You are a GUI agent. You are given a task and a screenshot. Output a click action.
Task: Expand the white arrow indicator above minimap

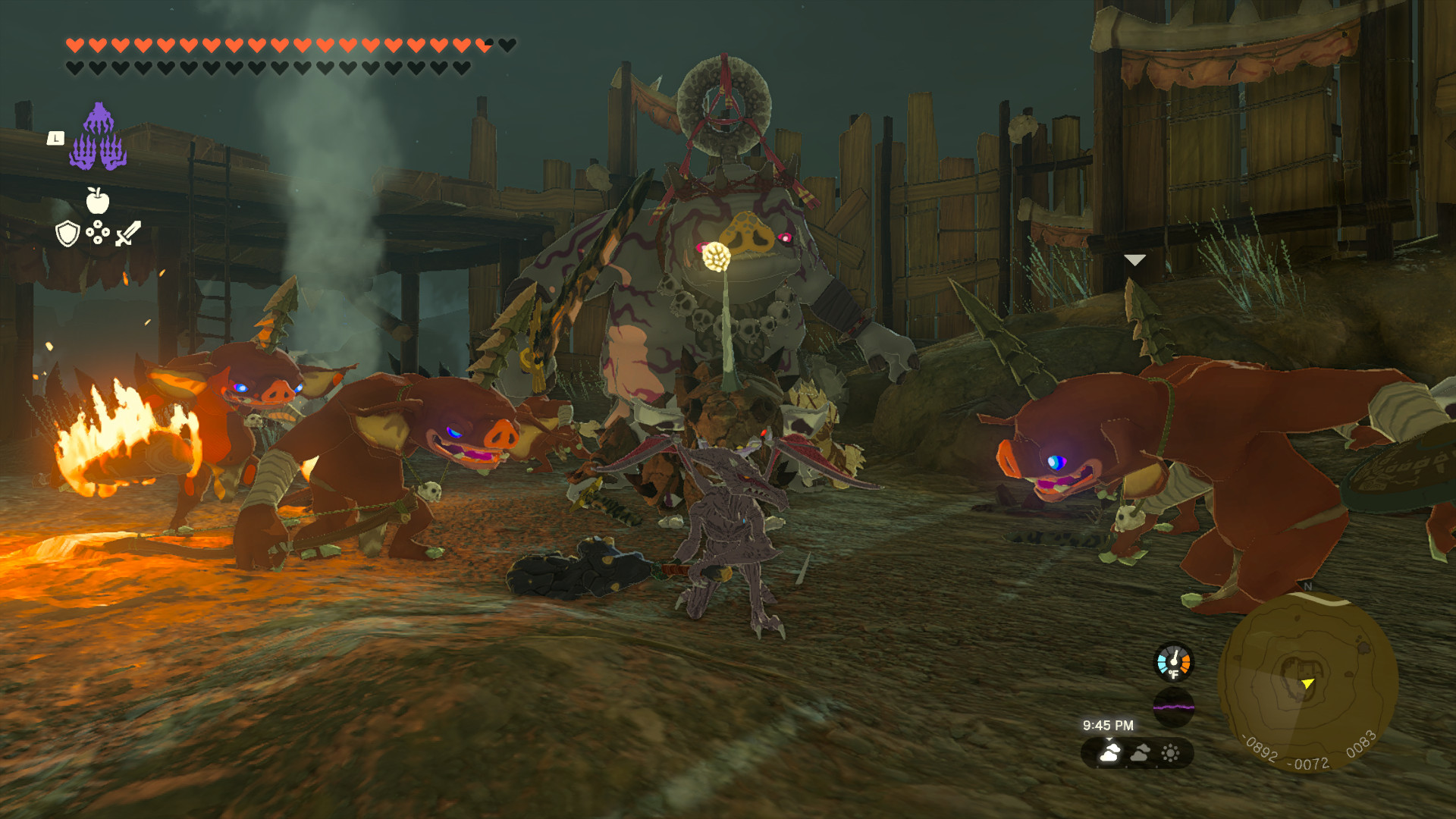1134,260
